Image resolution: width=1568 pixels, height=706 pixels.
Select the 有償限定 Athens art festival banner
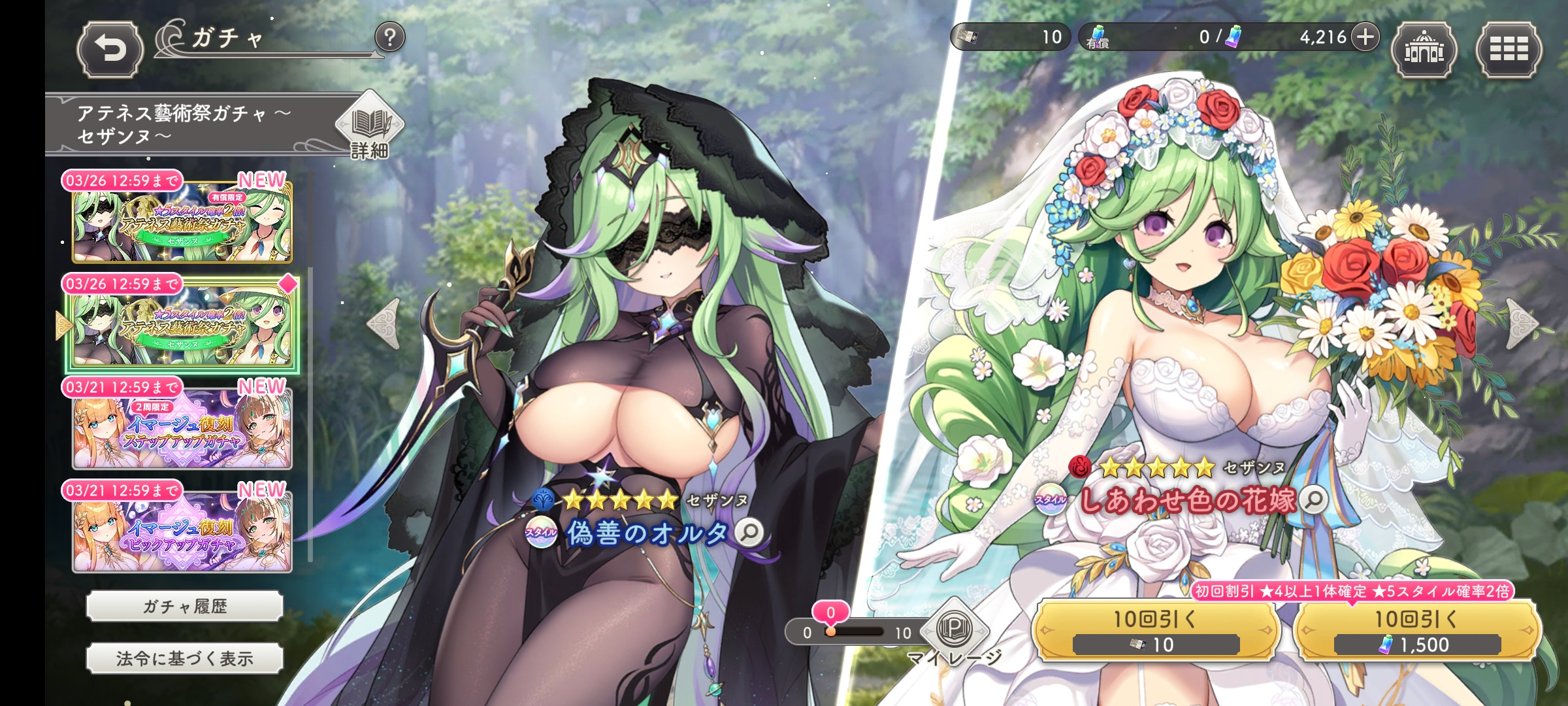pyautogui.click(x=182, y=221)
